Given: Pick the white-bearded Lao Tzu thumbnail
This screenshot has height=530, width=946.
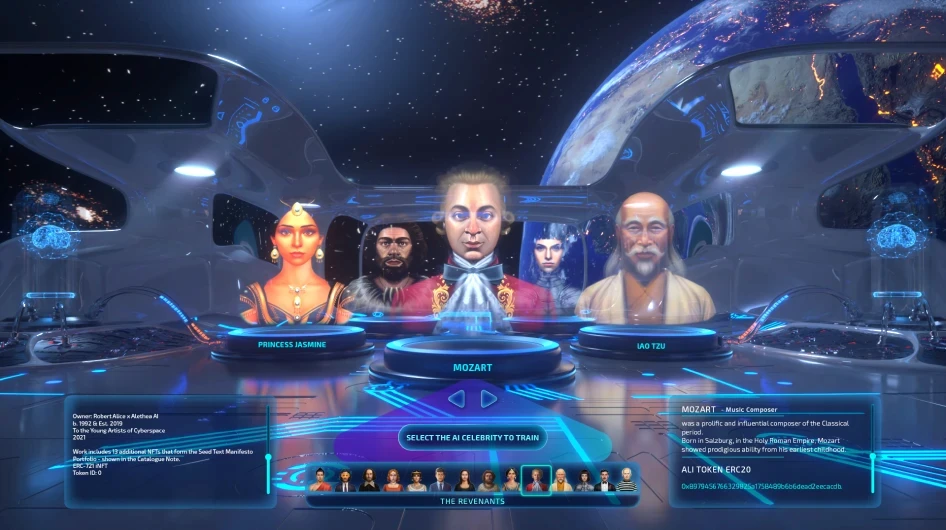Looking at the screenshot, I should point(560,480).
